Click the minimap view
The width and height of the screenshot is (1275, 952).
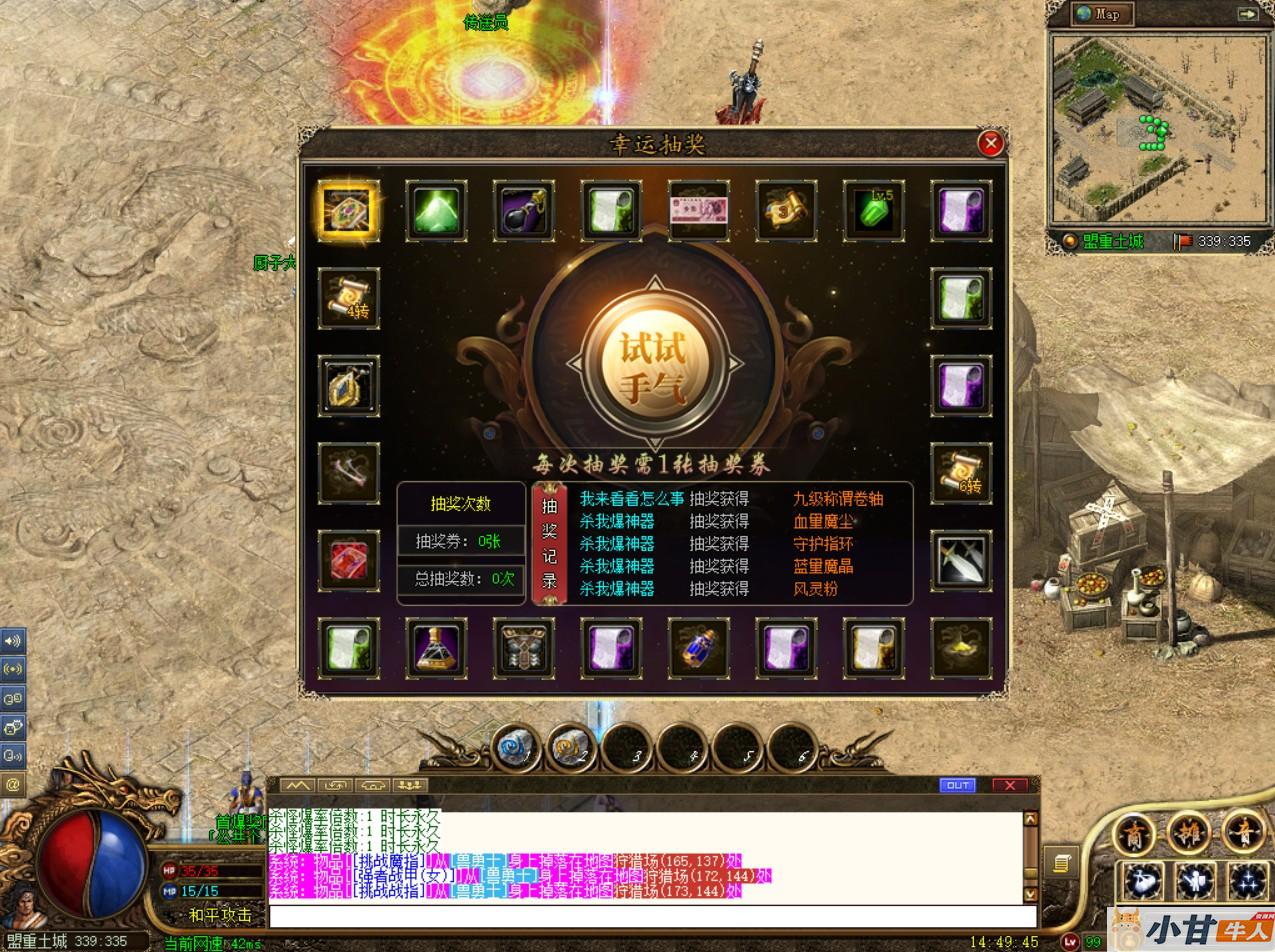pos(1154,128)
